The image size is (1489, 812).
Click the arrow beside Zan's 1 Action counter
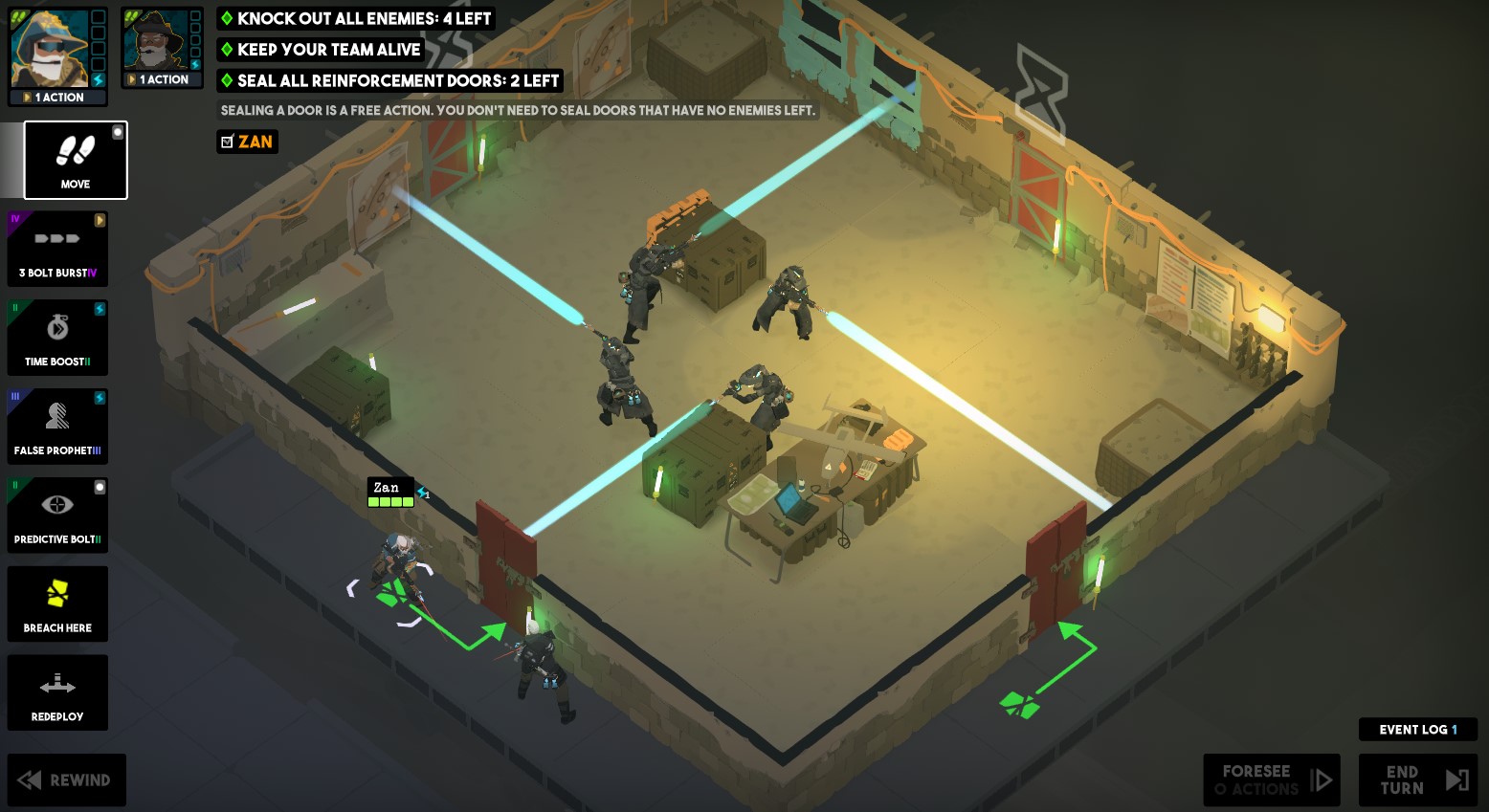[25, 97]
